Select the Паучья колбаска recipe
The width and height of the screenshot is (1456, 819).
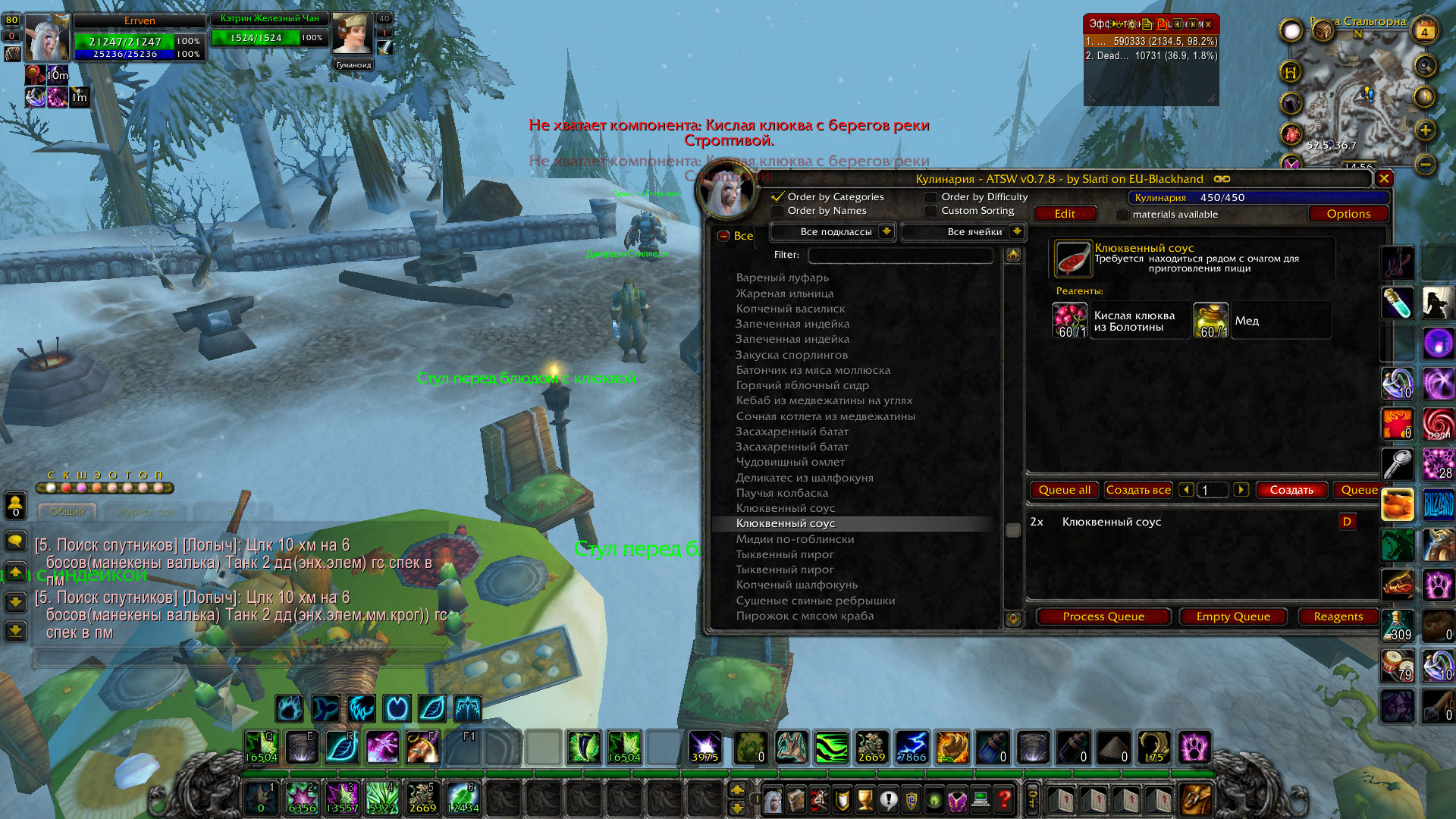[782, 493]
